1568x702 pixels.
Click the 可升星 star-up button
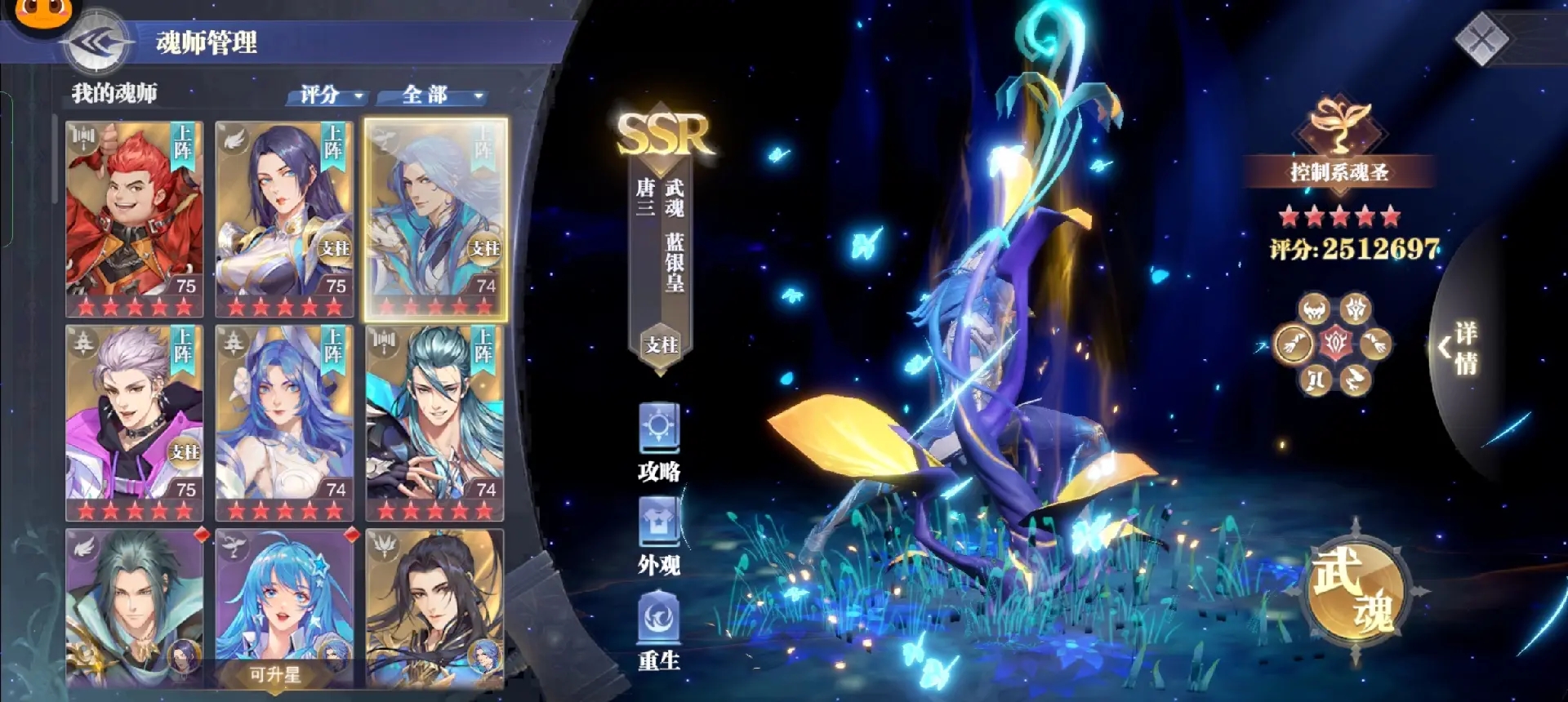pyautogui.click(x=276, y=675)
